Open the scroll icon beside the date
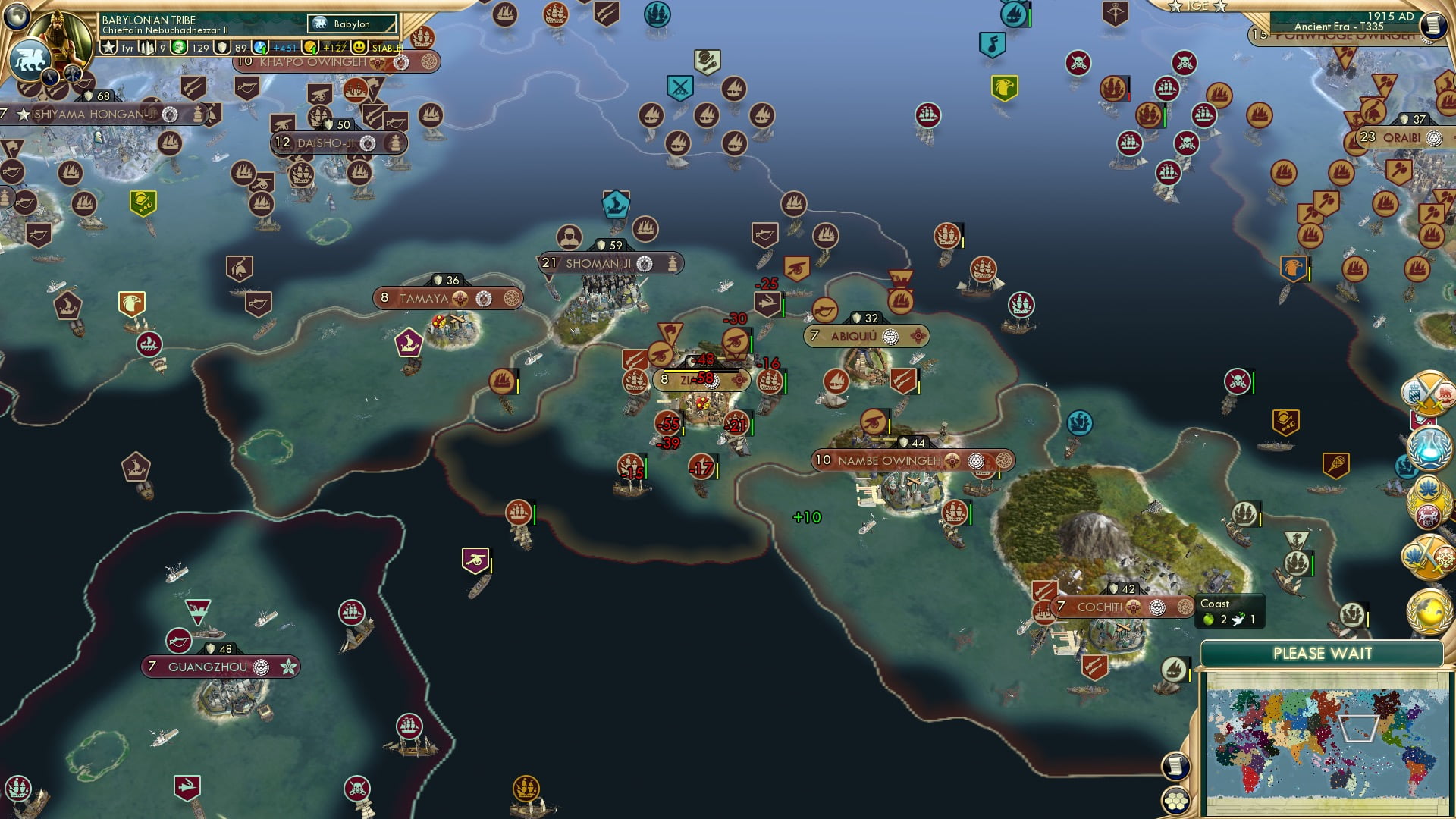Viewport: 1456px width, 819px height. point(1432,26)
